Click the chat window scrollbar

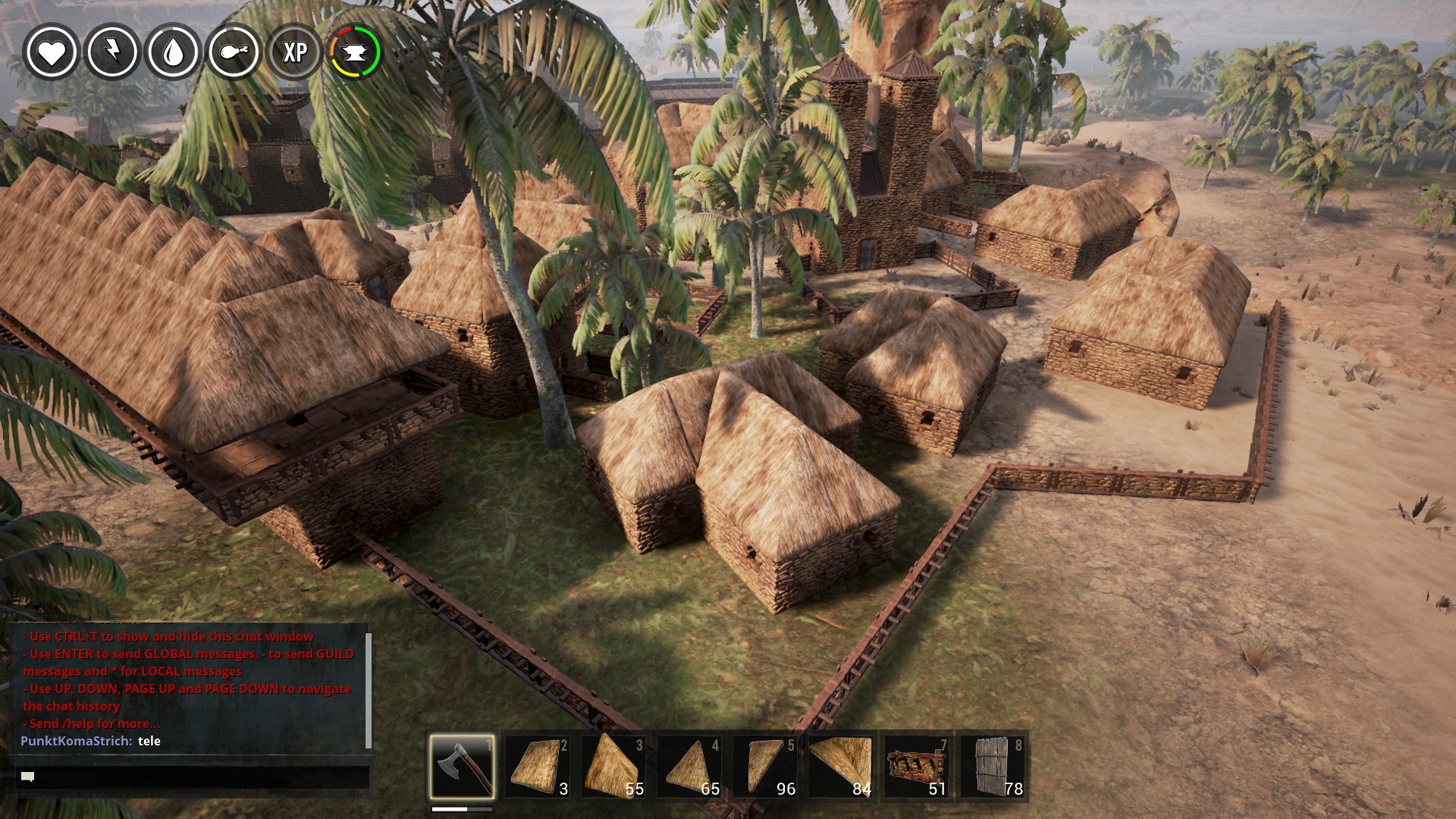click(369, 690)
